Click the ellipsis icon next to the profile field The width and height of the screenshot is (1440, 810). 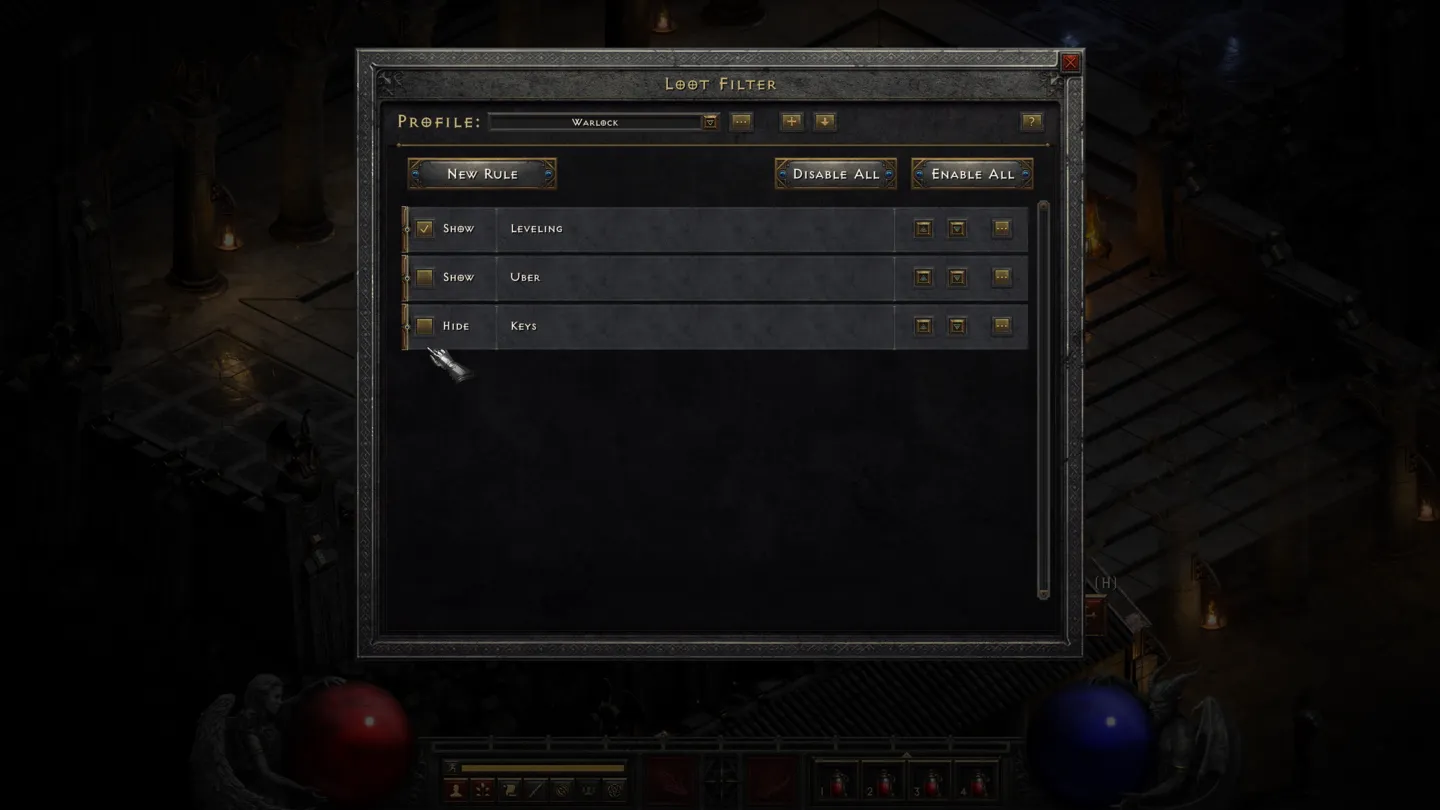[x=742, y=120]
